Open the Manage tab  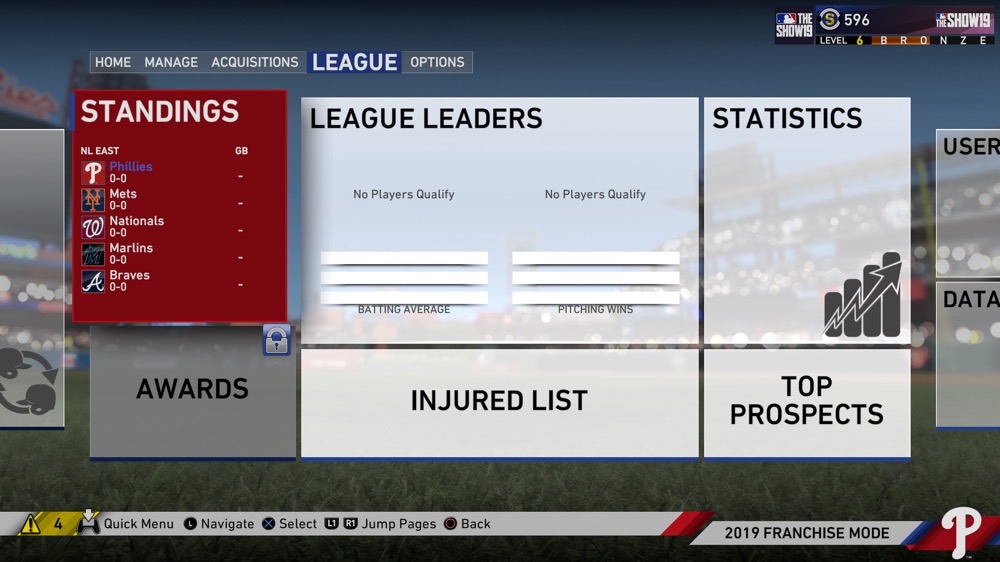(171, 62)
